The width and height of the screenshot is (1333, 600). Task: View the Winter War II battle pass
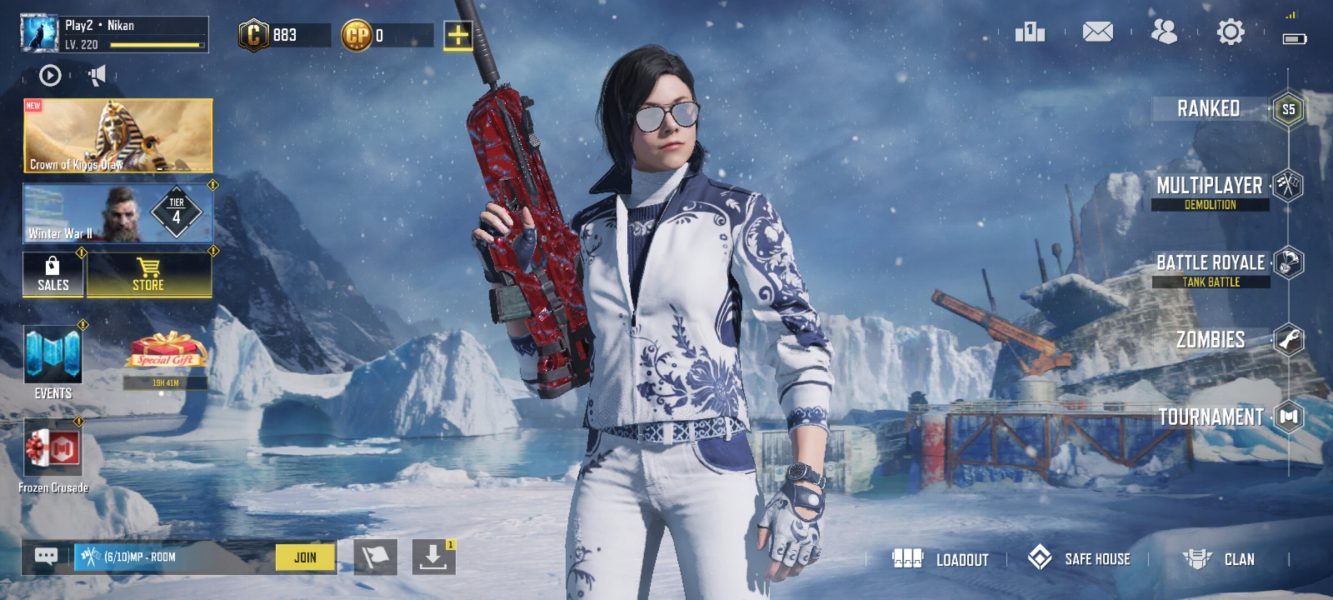pyautogui.click(x=118, y=214)
